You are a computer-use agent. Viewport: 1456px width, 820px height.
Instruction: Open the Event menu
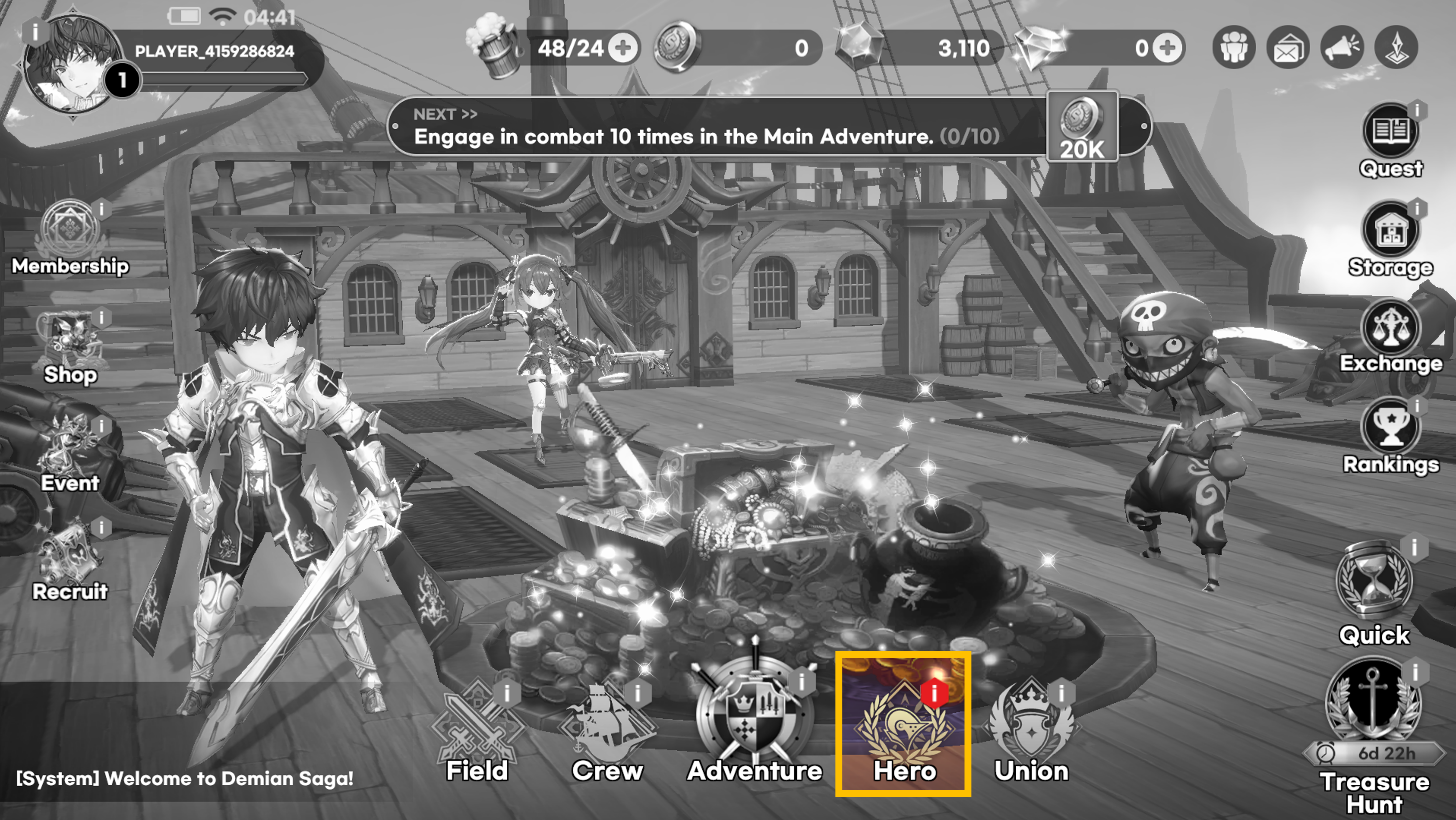click(70, 449)
